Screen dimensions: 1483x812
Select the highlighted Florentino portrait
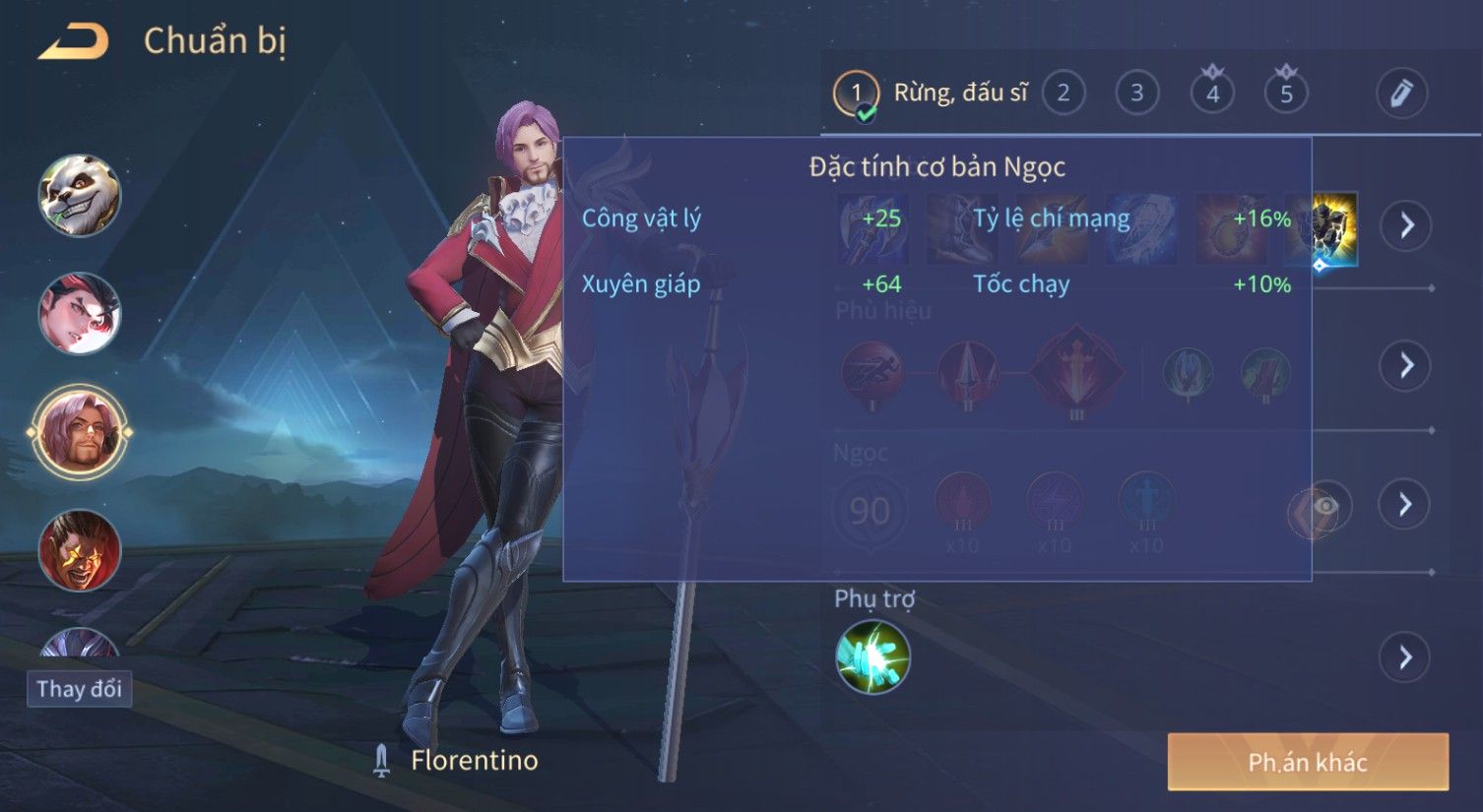[x=79, y=432]
